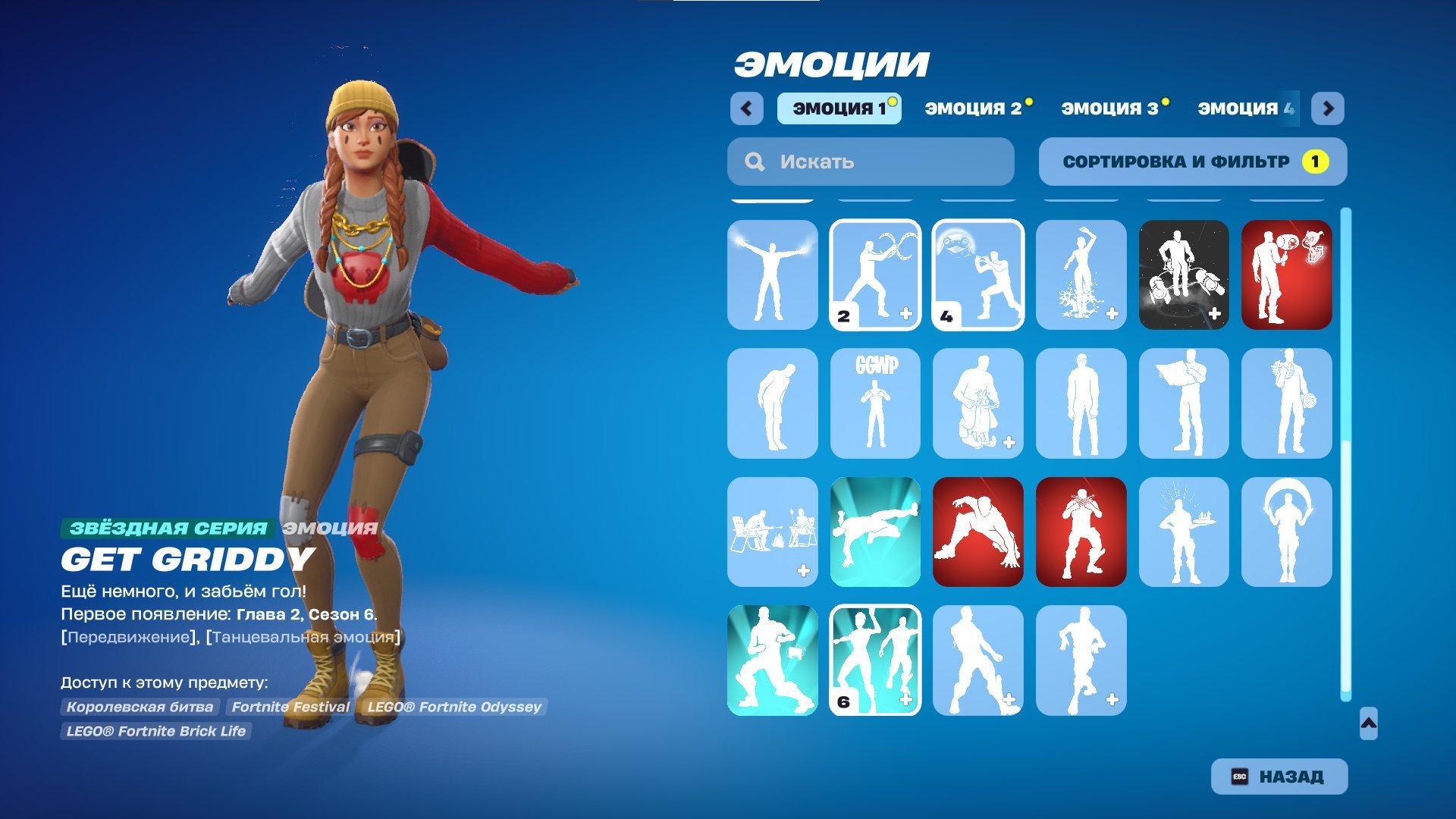This screenshot has width=1456, height=819.
Task: Open the jump-rope emote marked with 2
Action: coord(875,275)
